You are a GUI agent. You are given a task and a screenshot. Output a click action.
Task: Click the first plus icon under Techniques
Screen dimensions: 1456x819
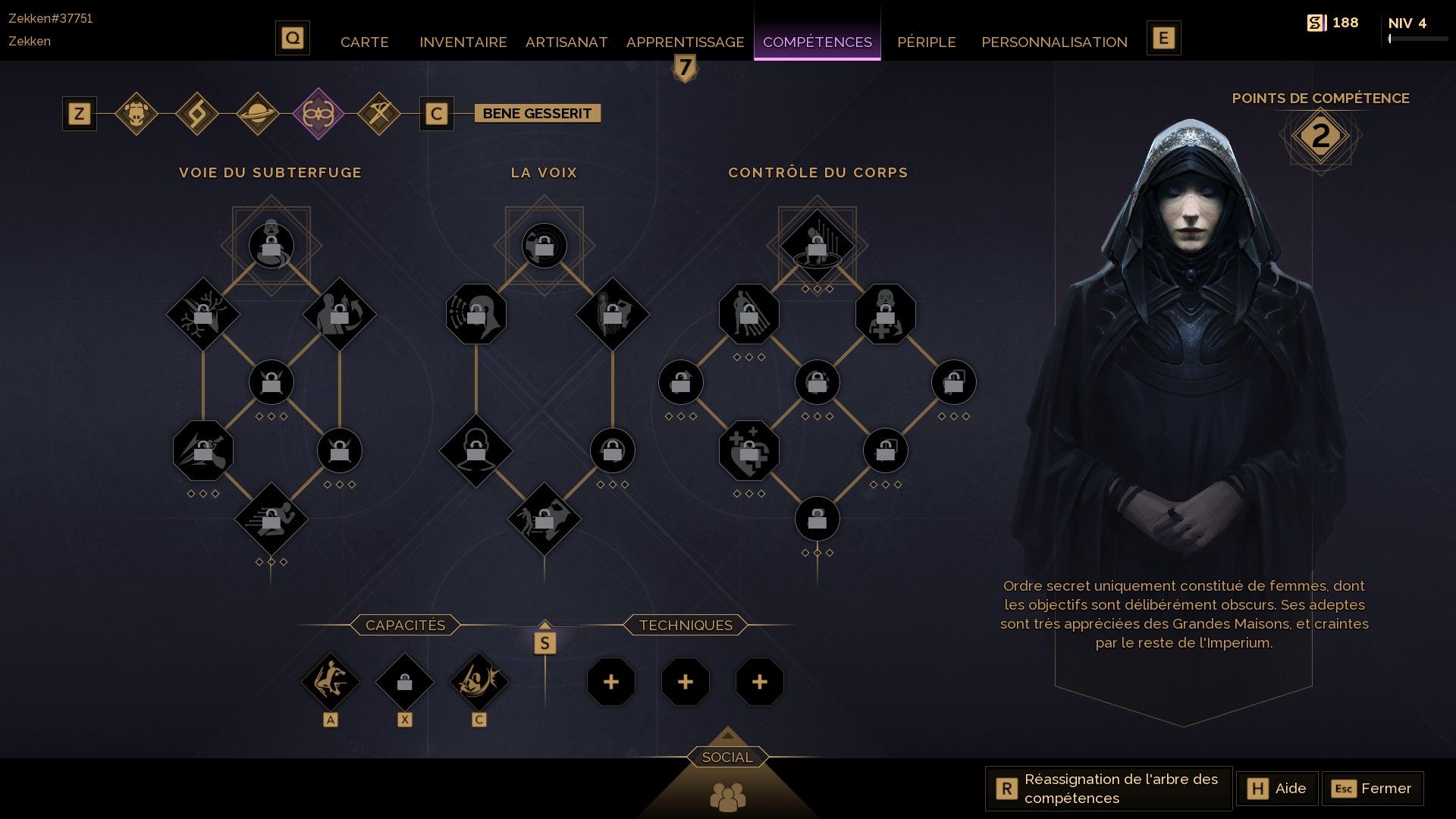pyautogui.click(x=611, y=682)
